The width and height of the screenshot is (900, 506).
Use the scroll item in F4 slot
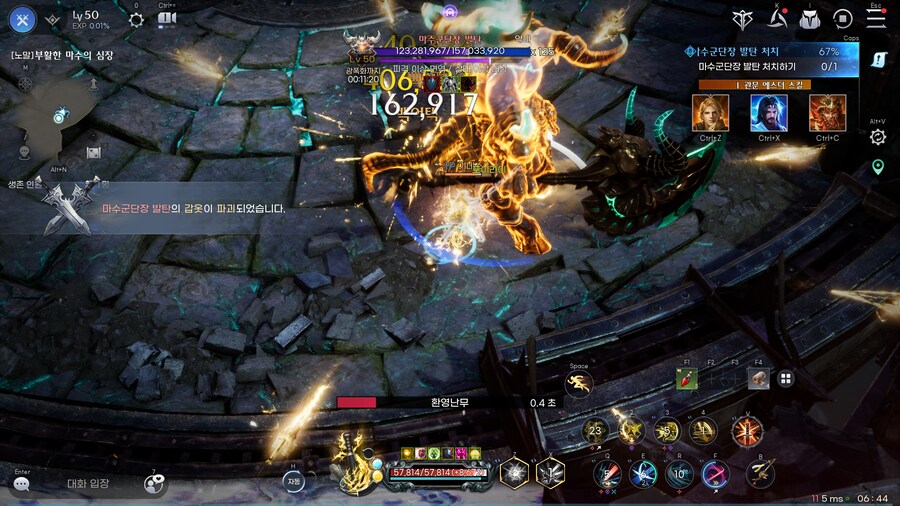pyautogui.click(x=759, y=378)
